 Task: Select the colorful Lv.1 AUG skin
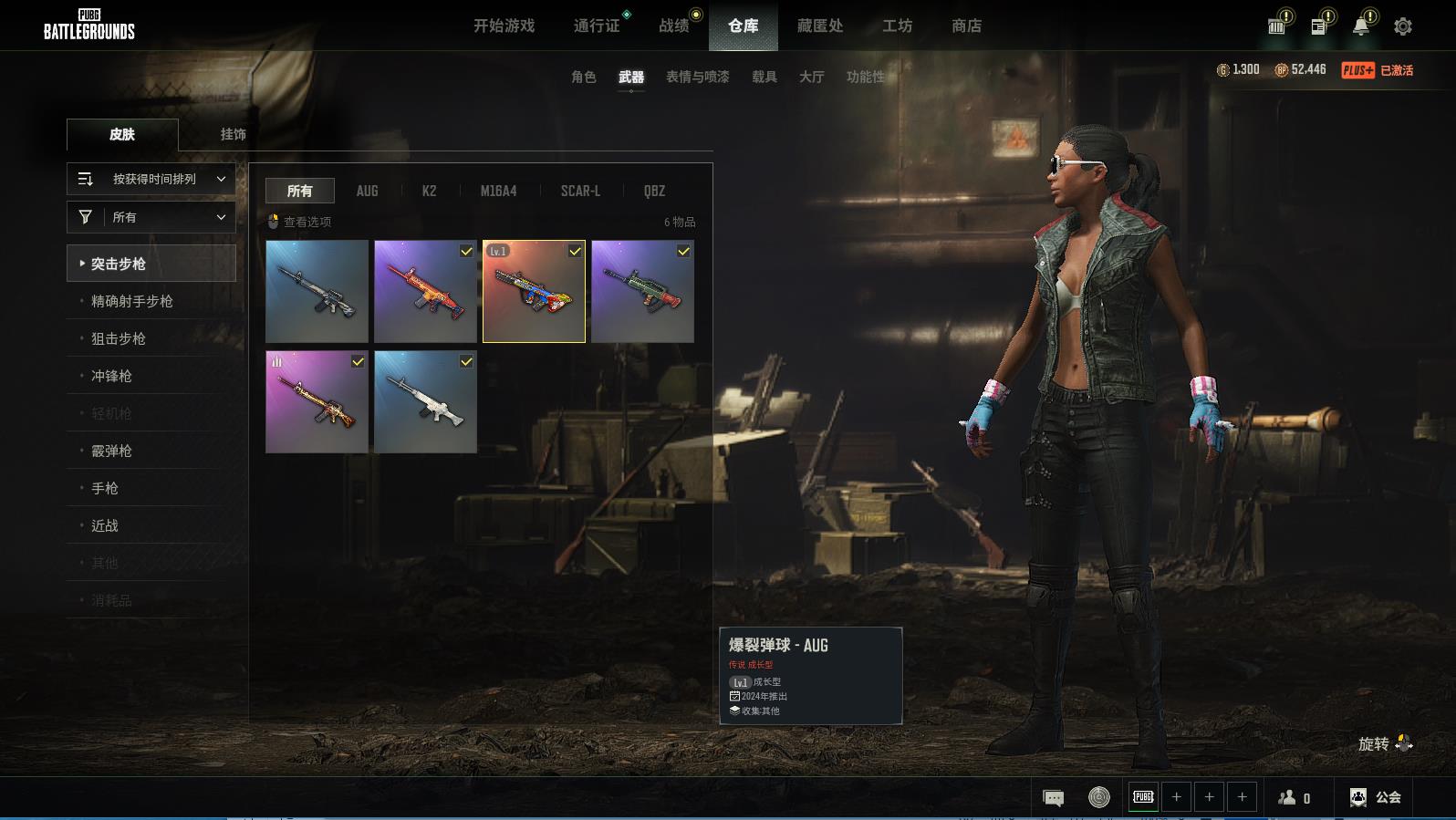[x=534, y=291]
